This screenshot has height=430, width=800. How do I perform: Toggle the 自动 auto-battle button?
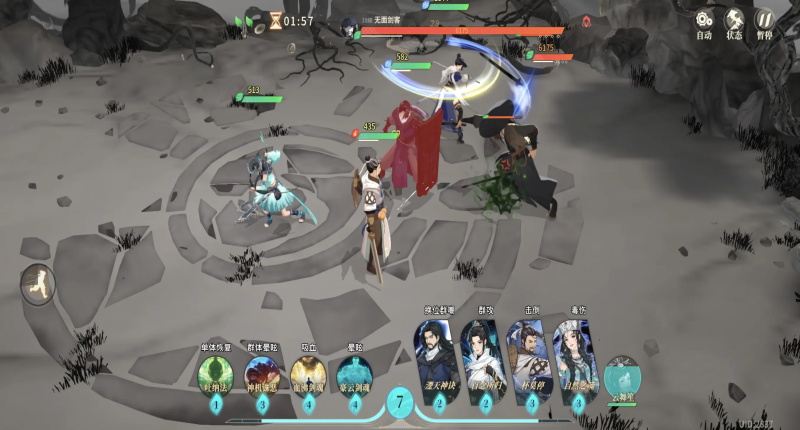pyautogui.click(x=704, y=20)
